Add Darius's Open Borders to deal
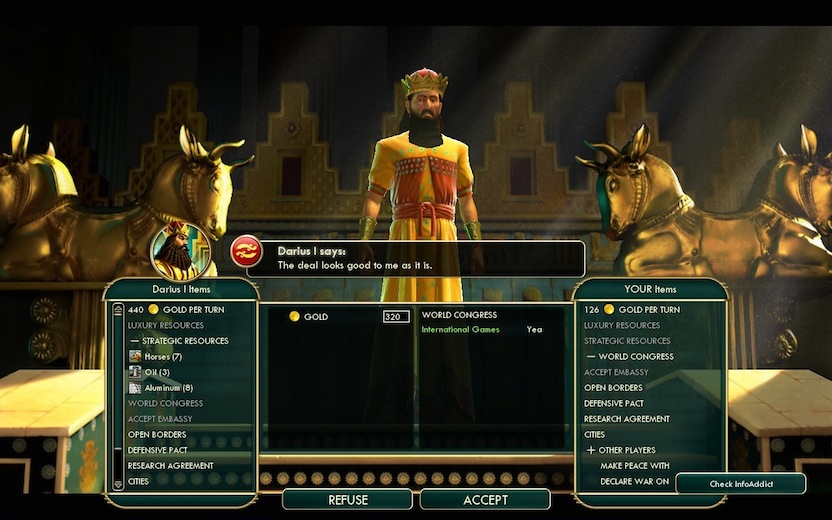Screen dimensions: 832x520 157,435
